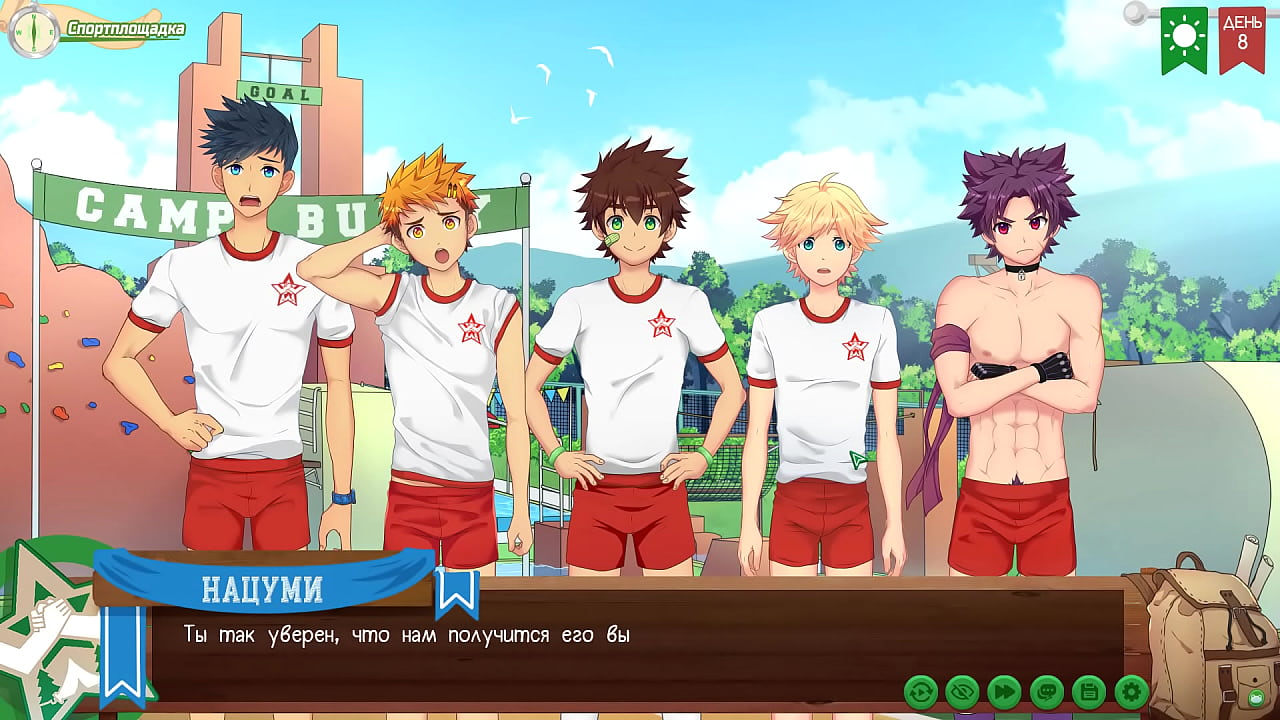Toggle auto-play dialogue mode

click(921, 691)
